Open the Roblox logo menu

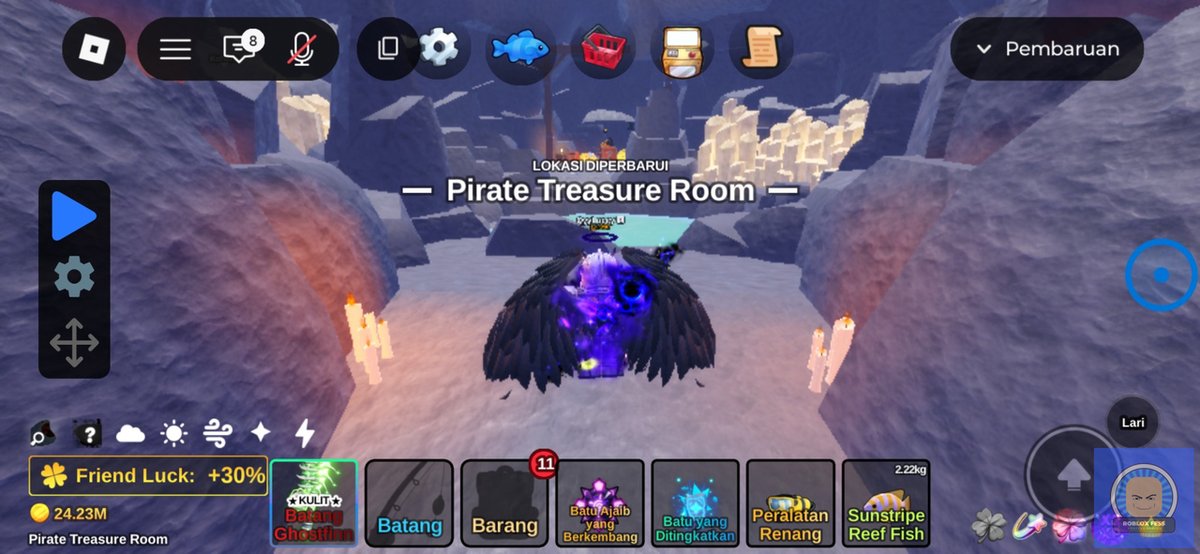point(94,49)
